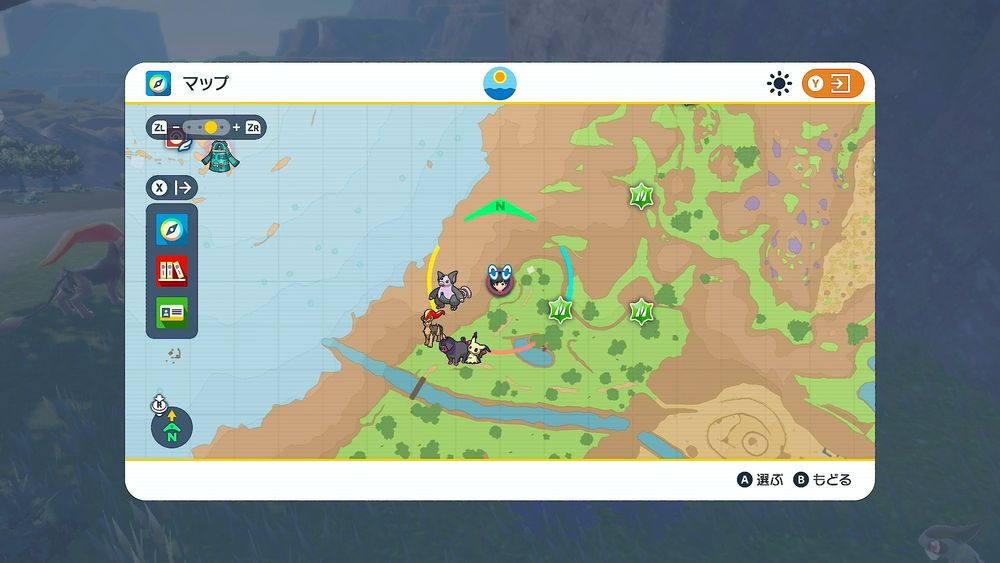Select the Purugly icon on the map
The image size is (1000, 563).
[x=445, y=292]
